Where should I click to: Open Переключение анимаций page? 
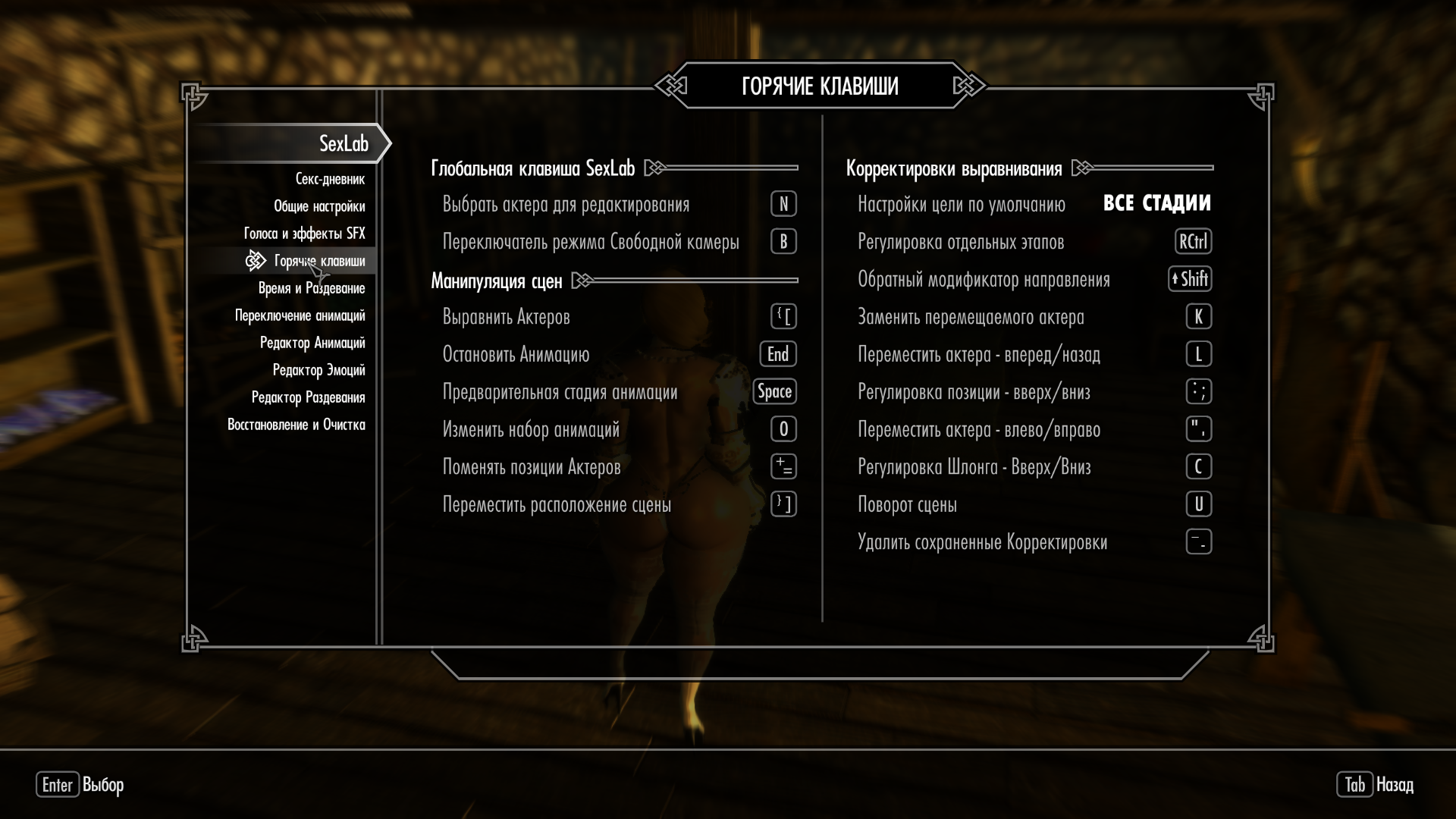pyautogui.click(x=300, y=315)
